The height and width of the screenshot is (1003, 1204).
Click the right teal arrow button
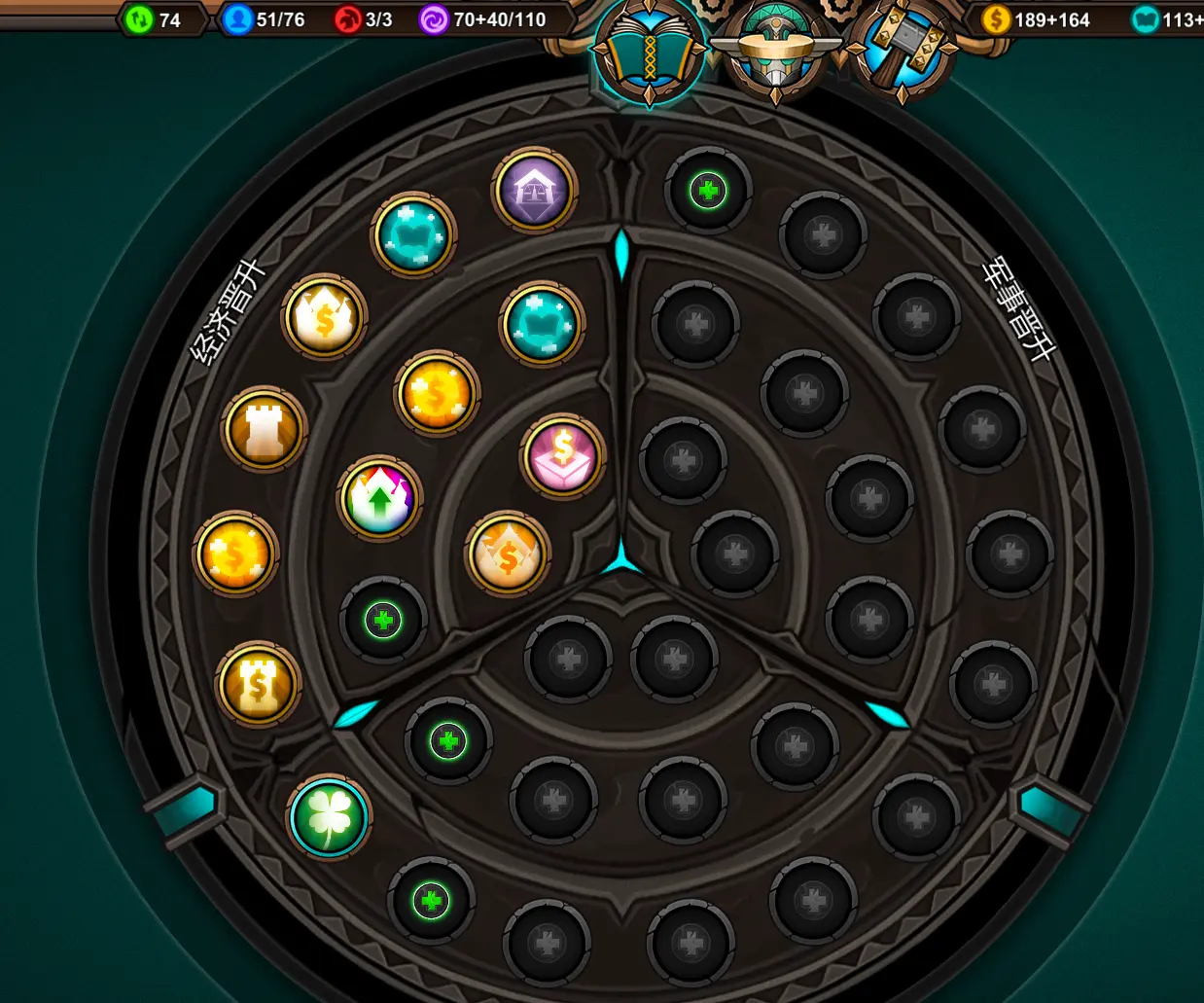click(1049, 807)
